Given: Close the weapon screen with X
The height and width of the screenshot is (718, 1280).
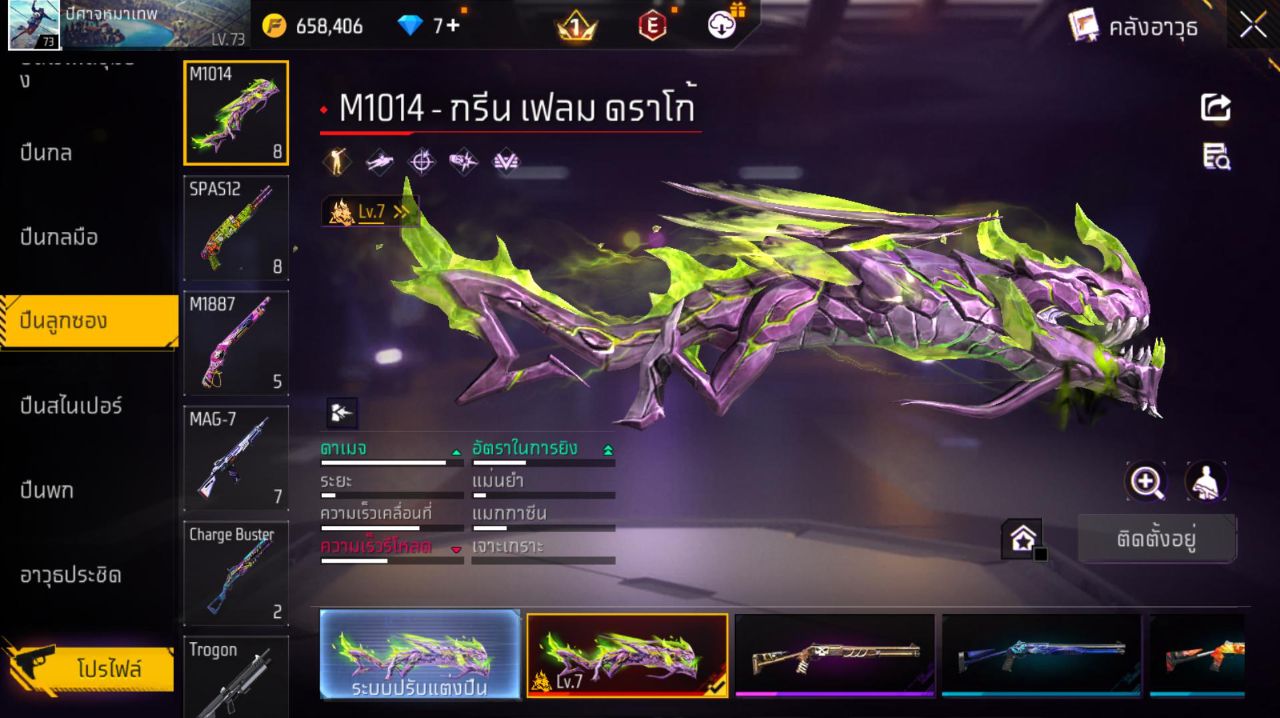Looking at the screenshot, I should coord(1253,26).
